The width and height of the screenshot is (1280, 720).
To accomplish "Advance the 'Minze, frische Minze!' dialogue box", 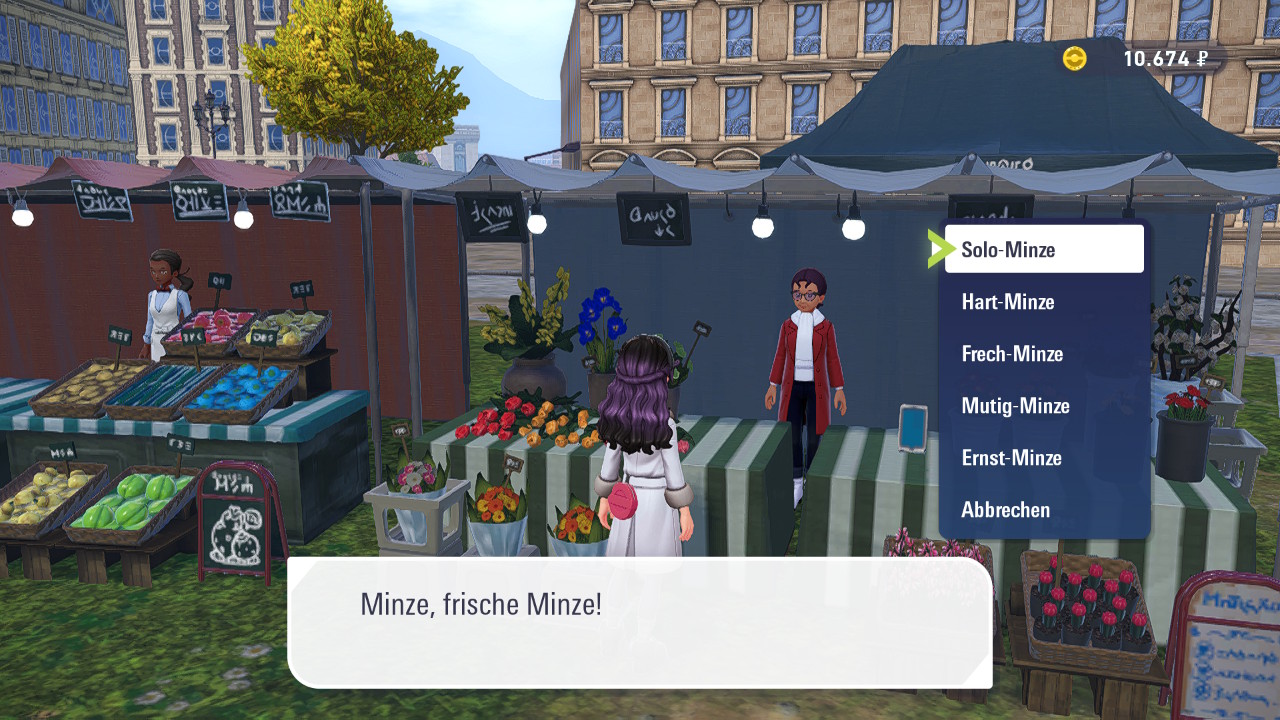I will (640, 622).
